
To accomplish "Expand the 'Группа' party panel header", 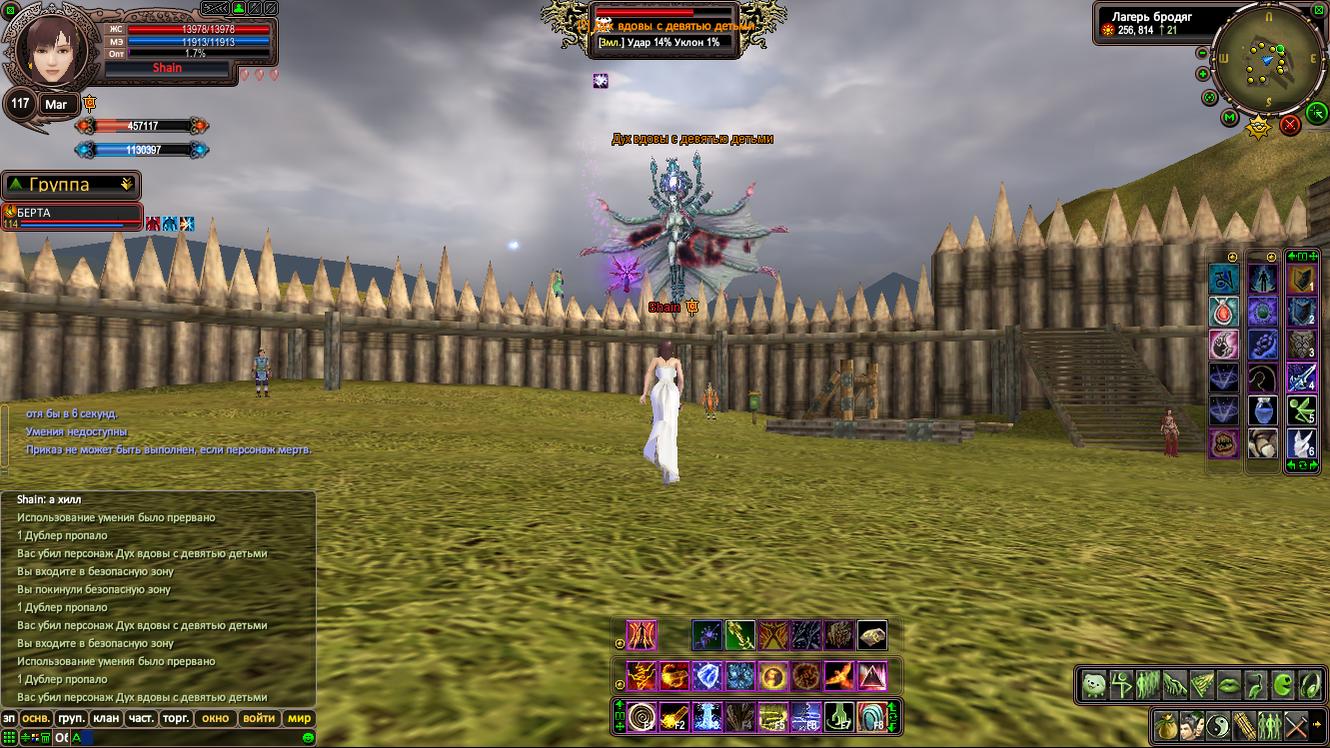I will tap(71, 184).
